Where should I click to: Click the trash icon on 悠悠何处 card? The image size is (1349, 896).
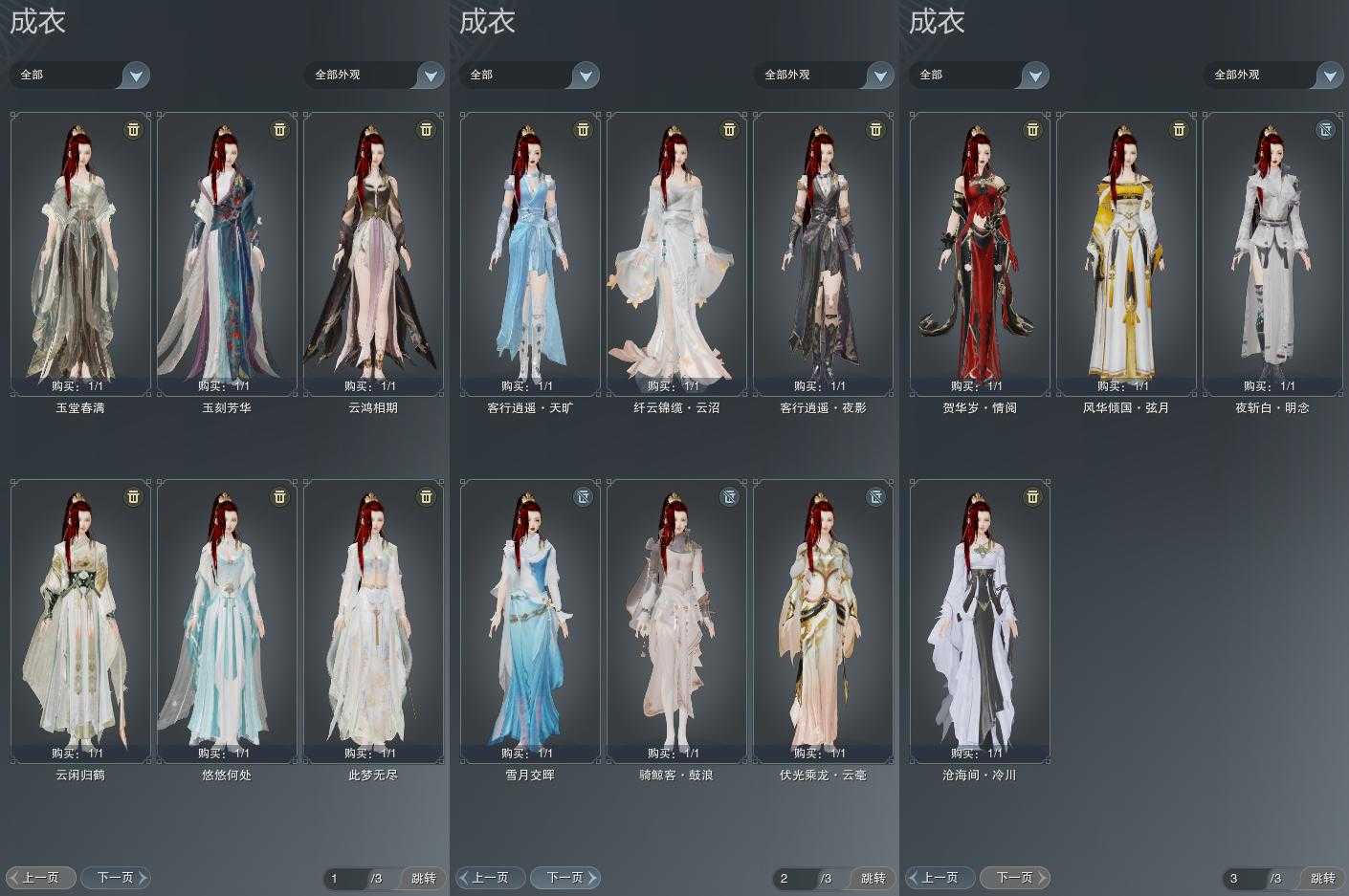pos(278,497)
